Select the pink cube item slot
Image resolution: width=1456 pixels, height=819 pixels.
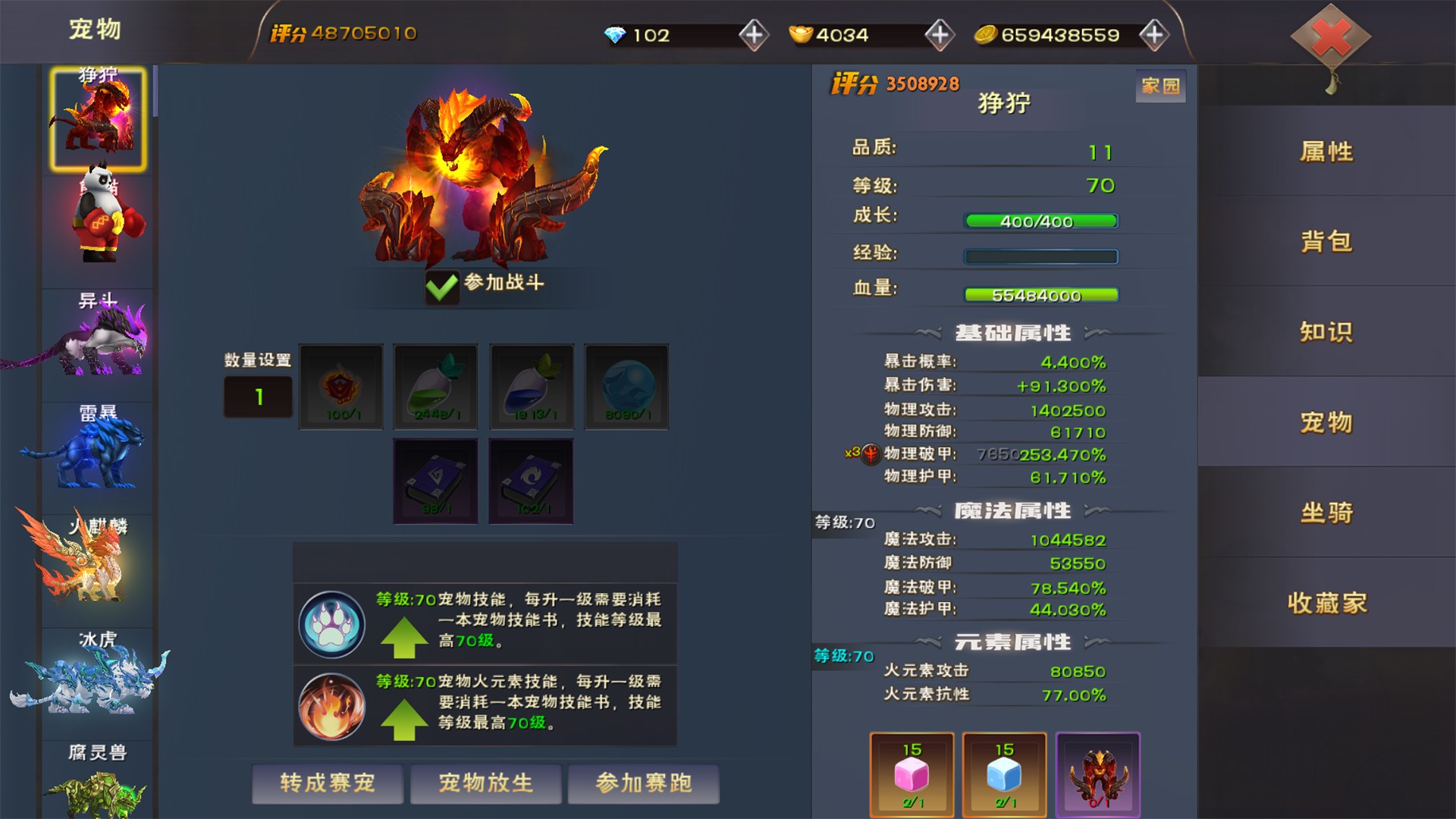[912, 775]
